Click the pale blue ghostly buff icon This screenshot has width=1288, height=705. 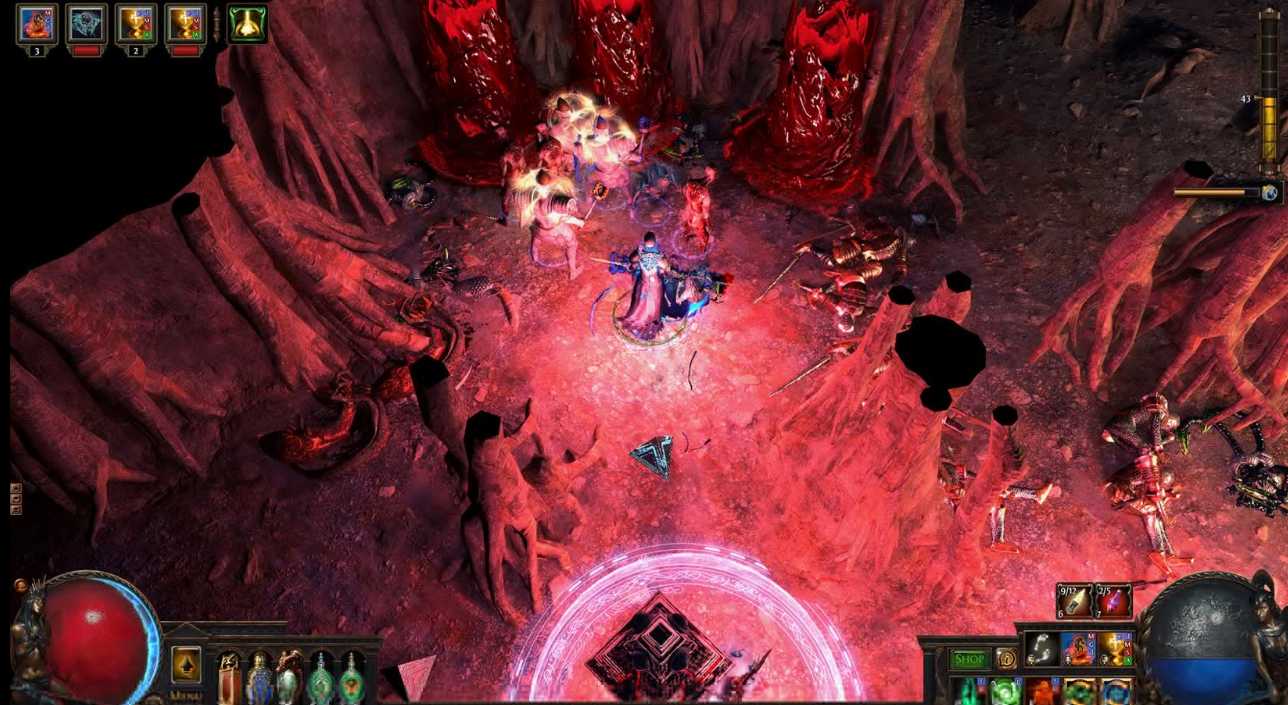tap(87, 24)
